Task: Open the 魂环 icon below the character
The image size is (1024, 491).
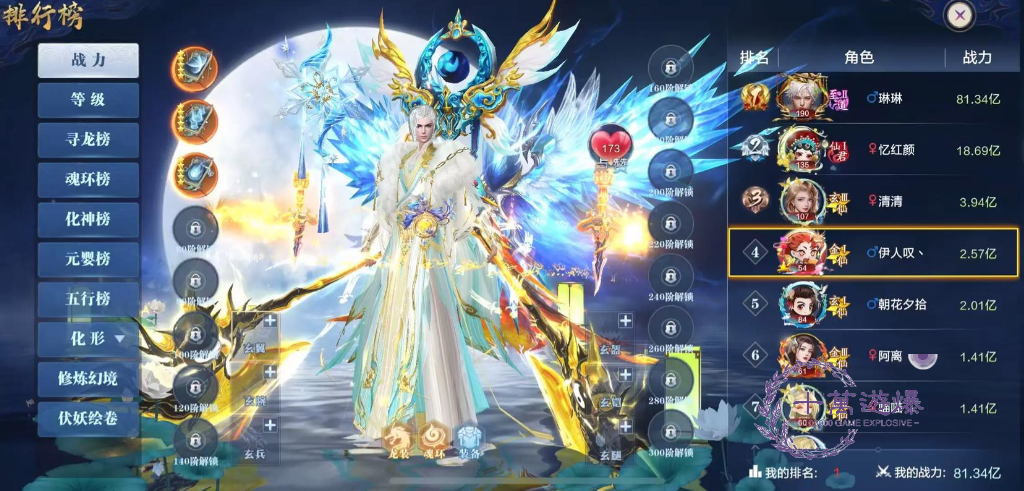Action: pos(434,439)
